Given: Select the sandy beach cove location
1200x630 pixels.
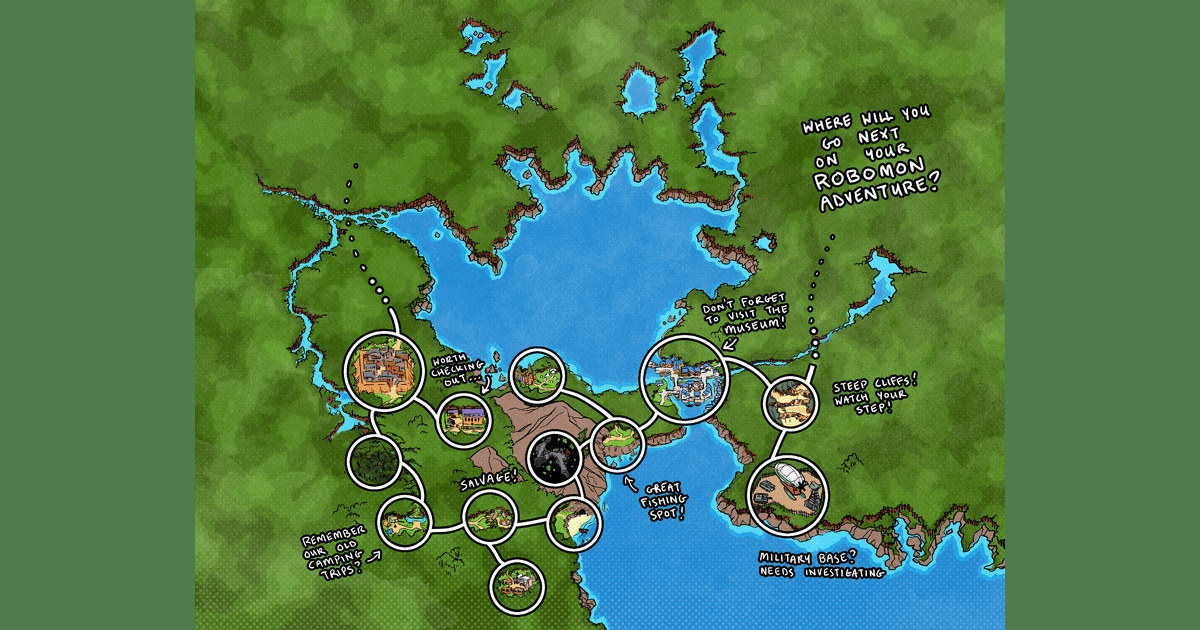Looking at the screenshot, I should [575, 523].
